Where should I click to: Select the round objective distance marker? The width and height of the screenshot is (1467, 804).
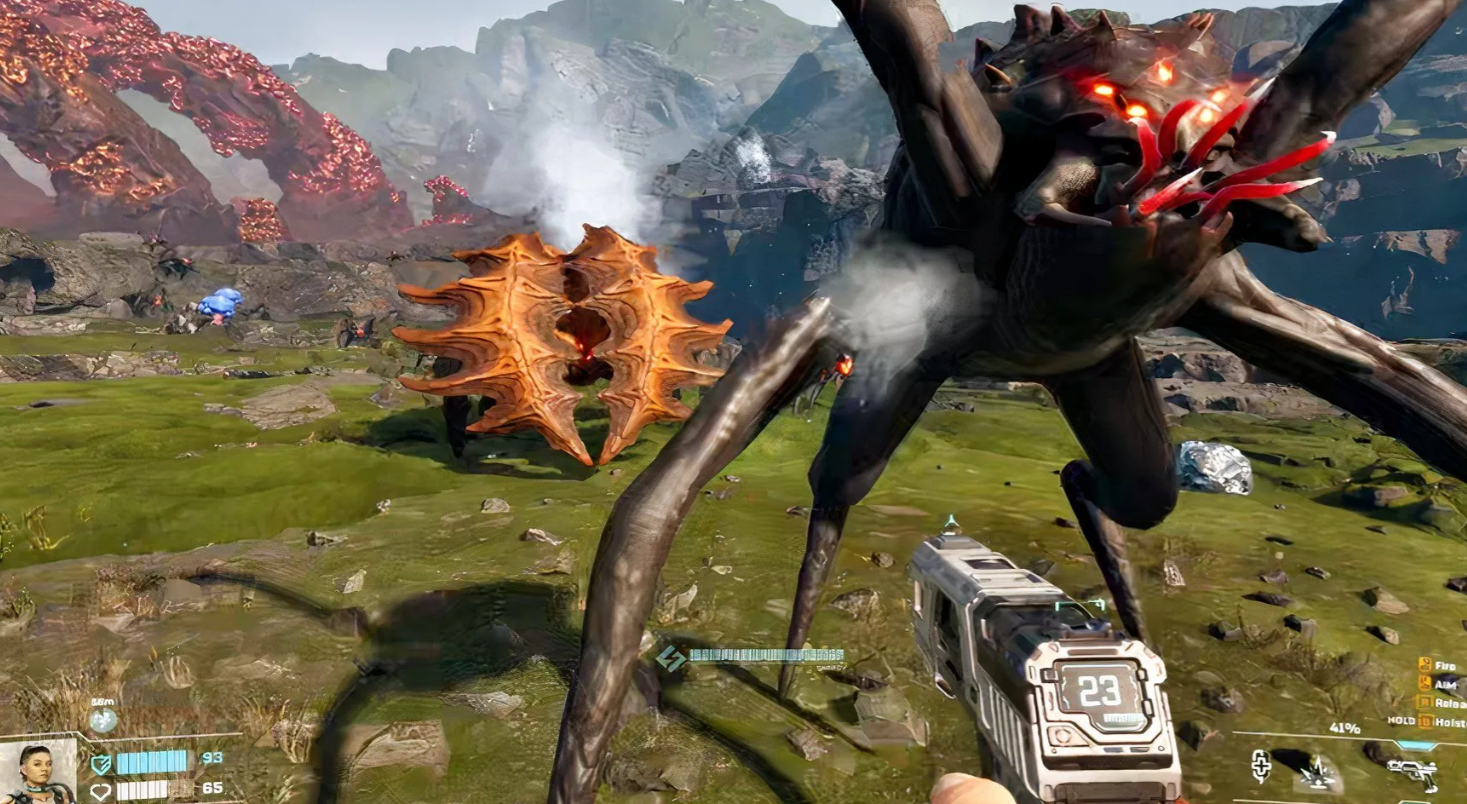(x=102, y=719)
